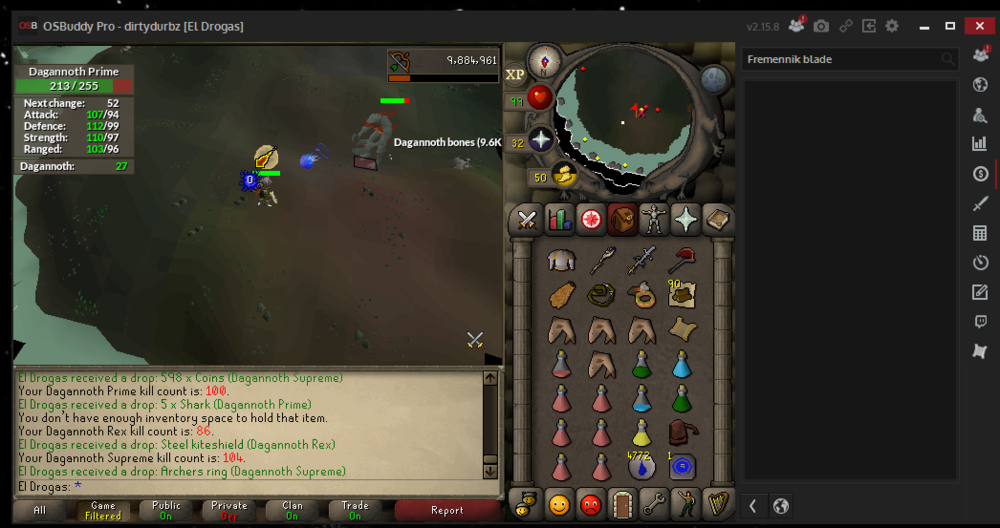Open the Report abuse button
This screenshot has width=1000, height=528.
tap(446, 510)
